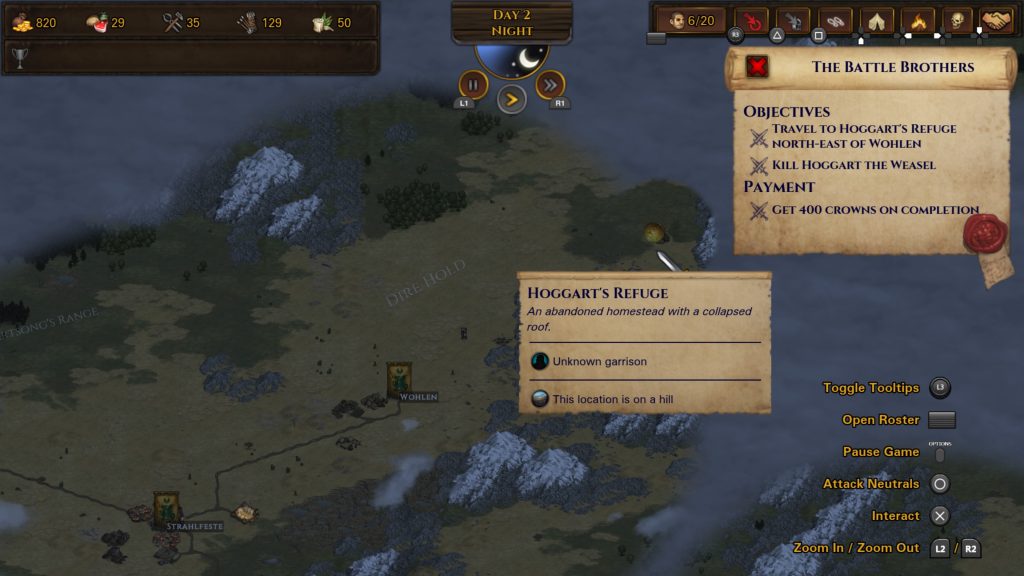1024x576 pixels.
Task: Open the roster with the 6/20 brothers button
Action: (x=690, y=20)
